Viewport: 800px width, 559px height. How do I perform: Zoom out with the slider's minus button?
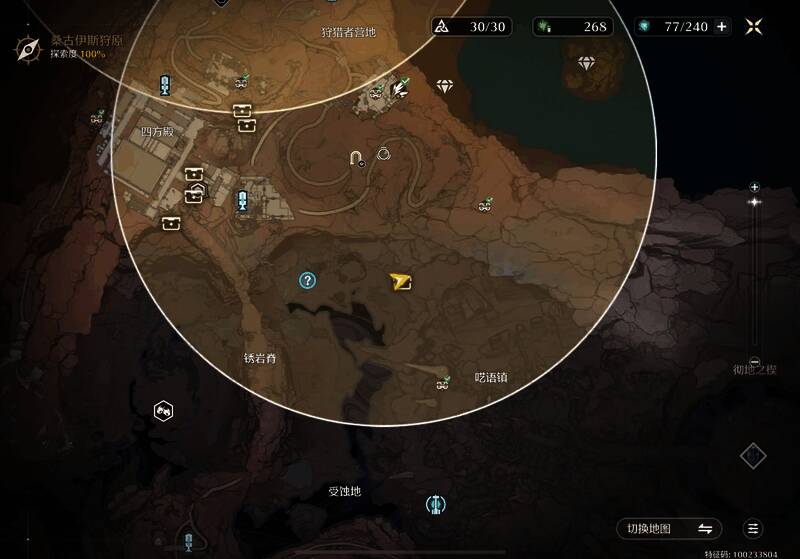pyautogui.click(x=754, y=362)
